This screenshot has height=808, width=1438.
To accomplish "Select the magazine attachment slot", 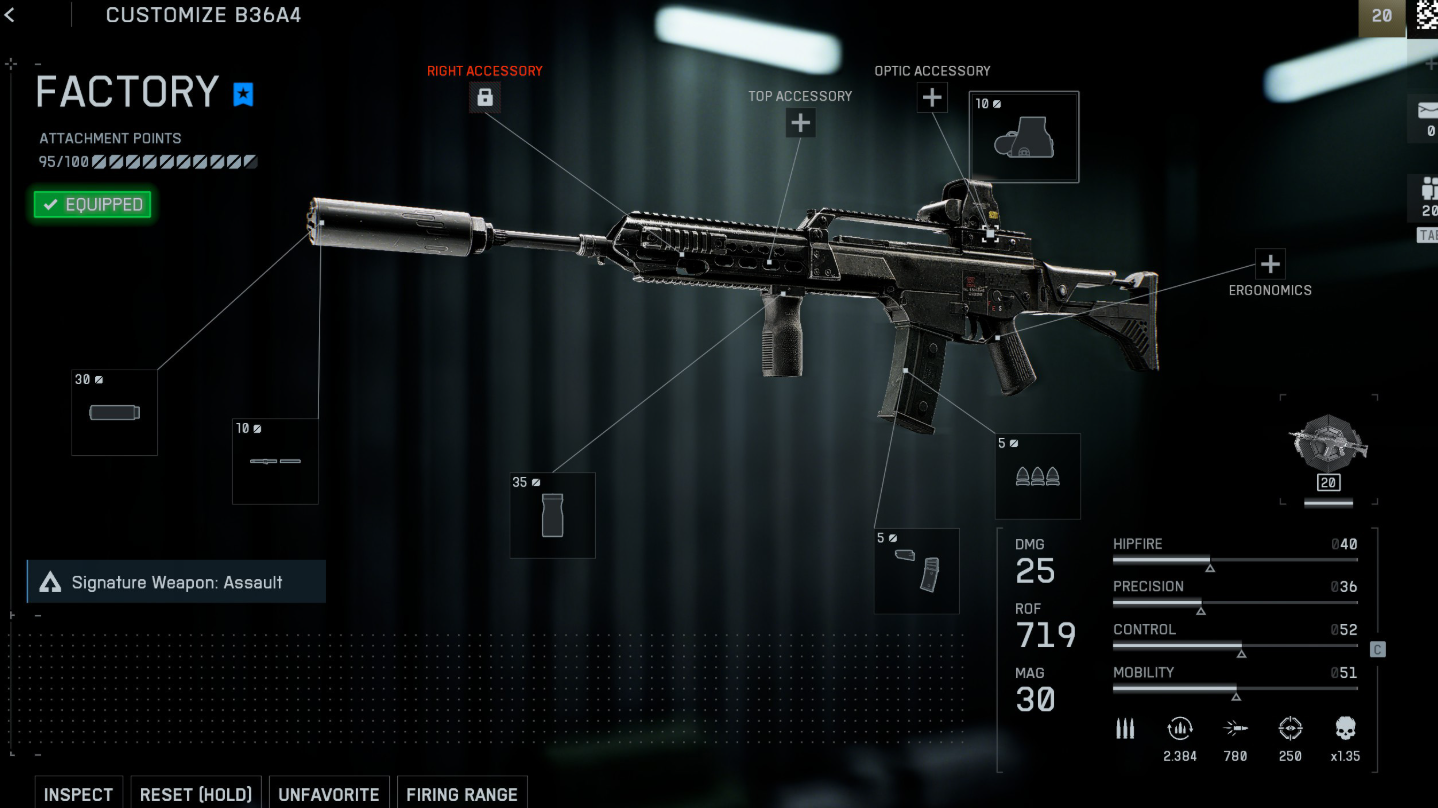I will (x=916, y=571).
